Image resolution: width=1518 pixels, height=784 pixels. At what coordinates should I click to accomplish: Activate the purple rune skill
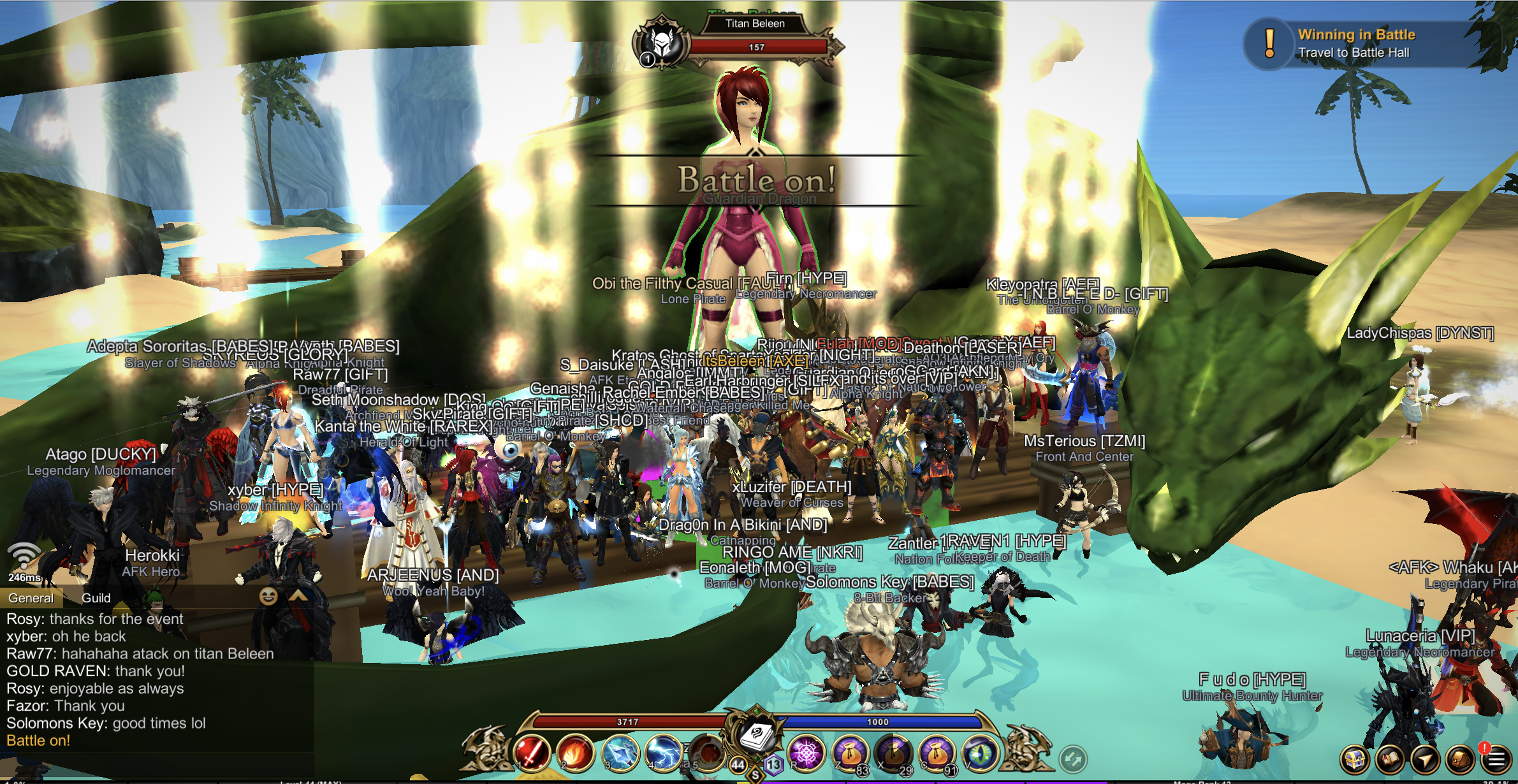coord(806,753)
